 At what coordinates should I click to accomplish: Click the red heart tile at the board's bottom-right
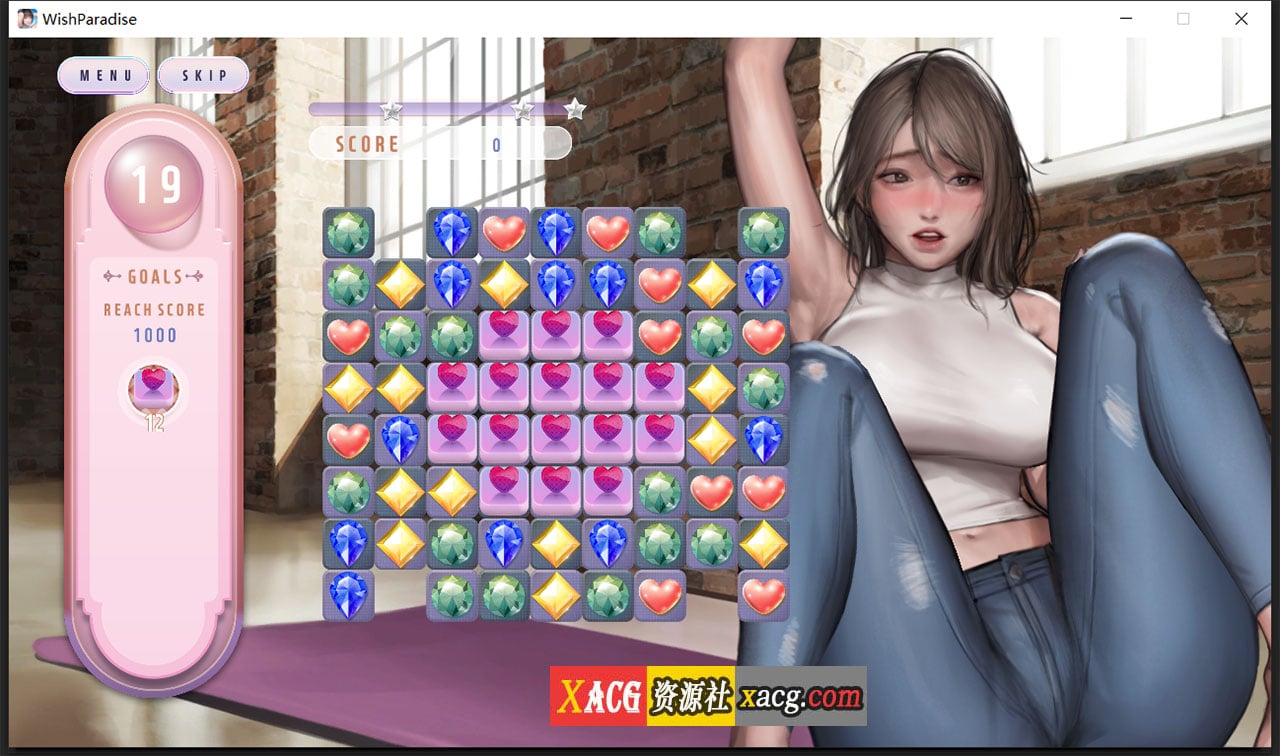[x=763, y=595]
